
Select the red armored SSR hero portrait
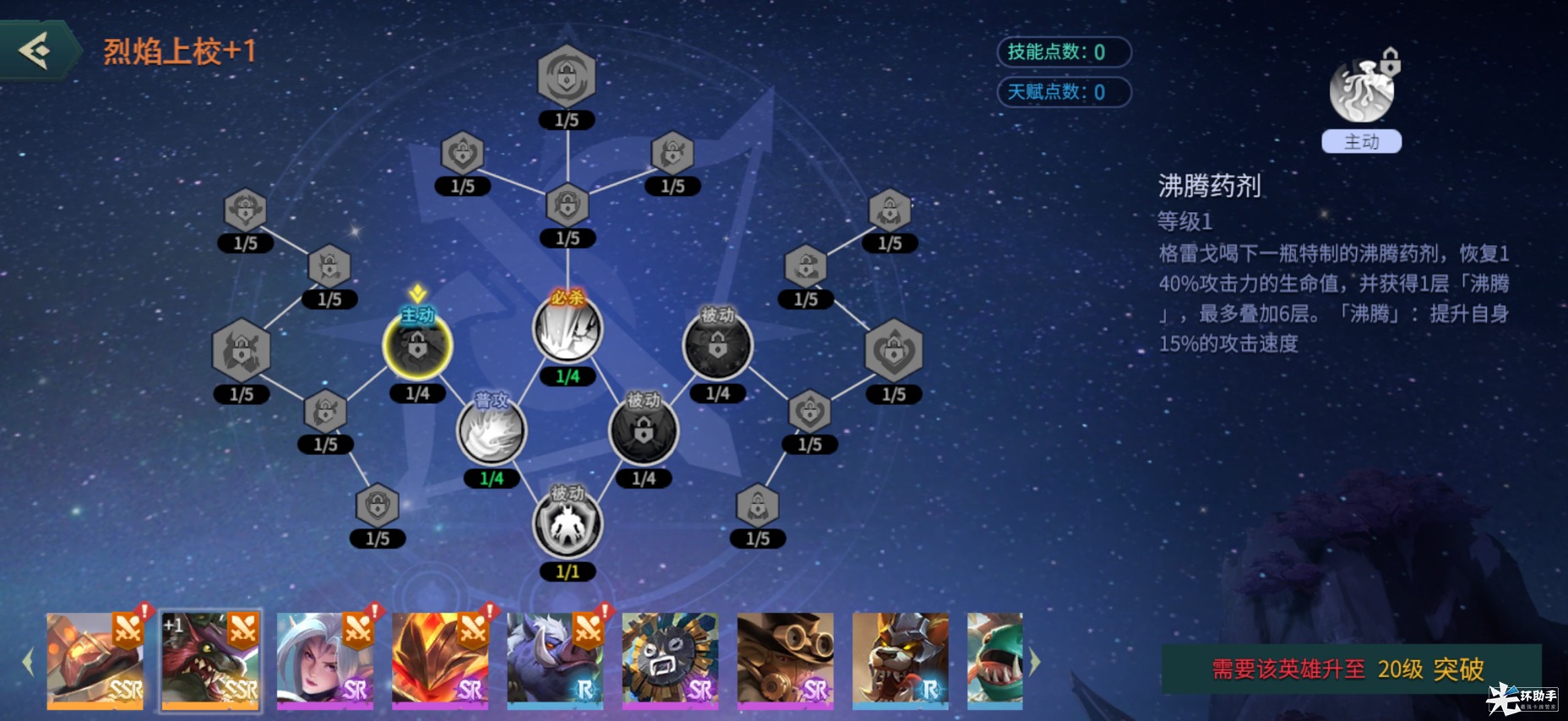95,660
